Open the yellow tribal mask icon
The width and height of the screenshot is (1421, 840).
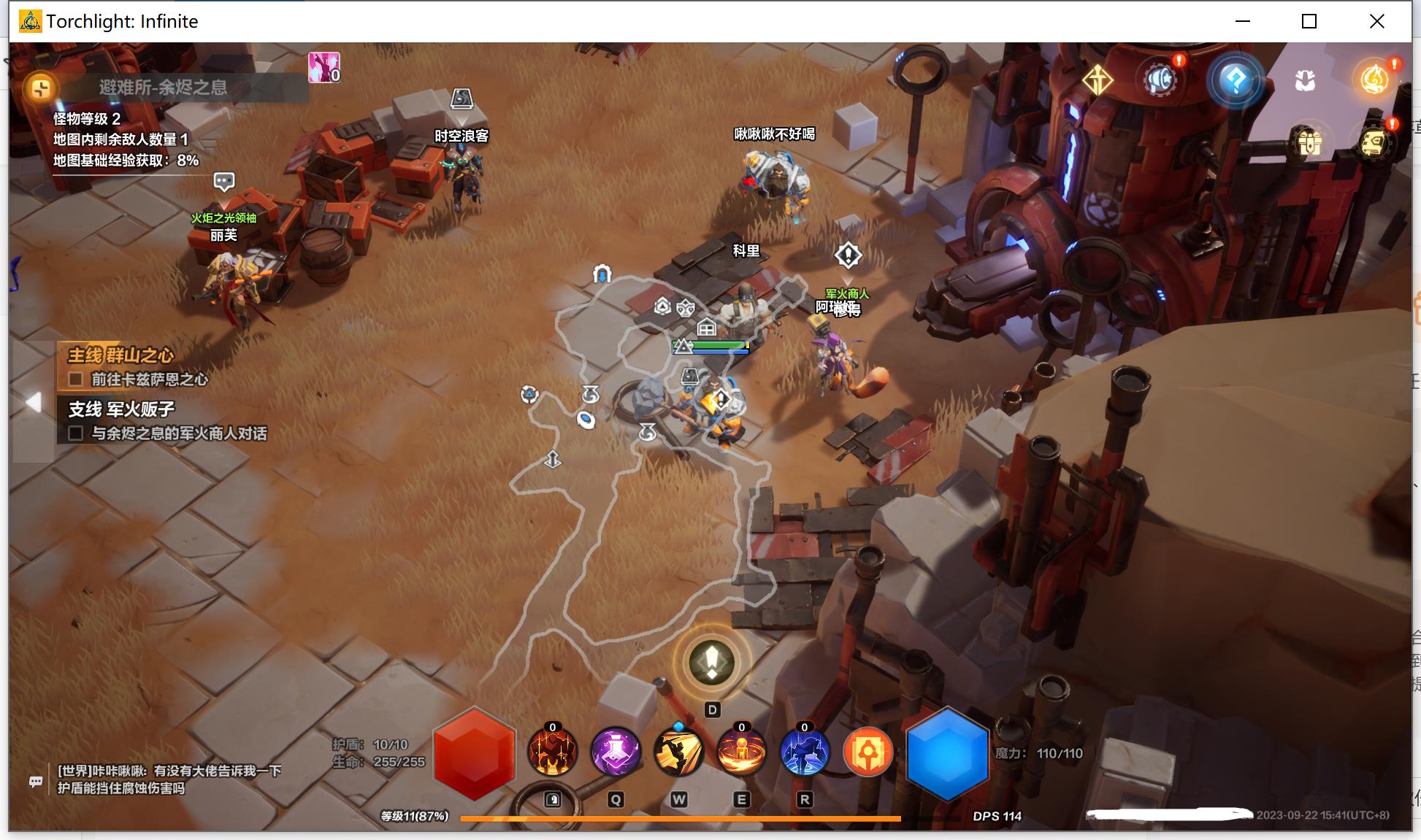(x=1374, y=142)
